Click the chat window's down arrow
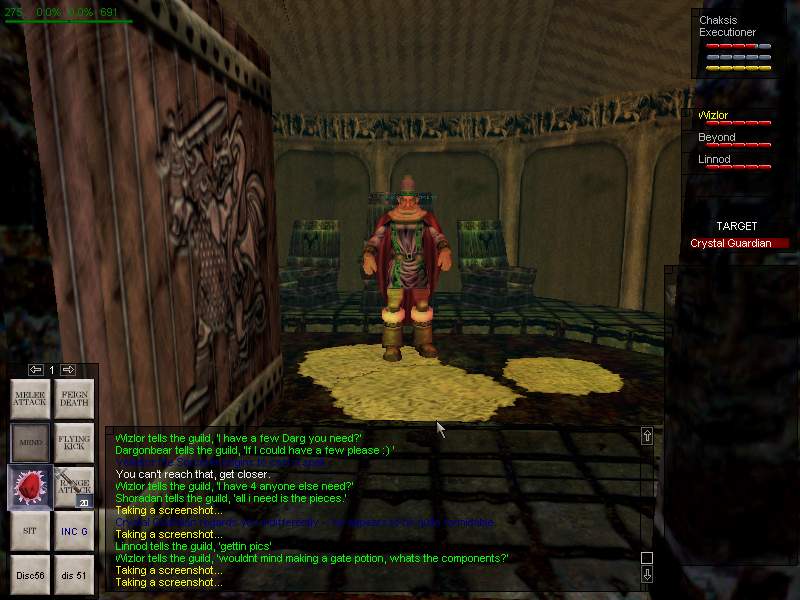800x600 pixels. (x=647, y=575)
